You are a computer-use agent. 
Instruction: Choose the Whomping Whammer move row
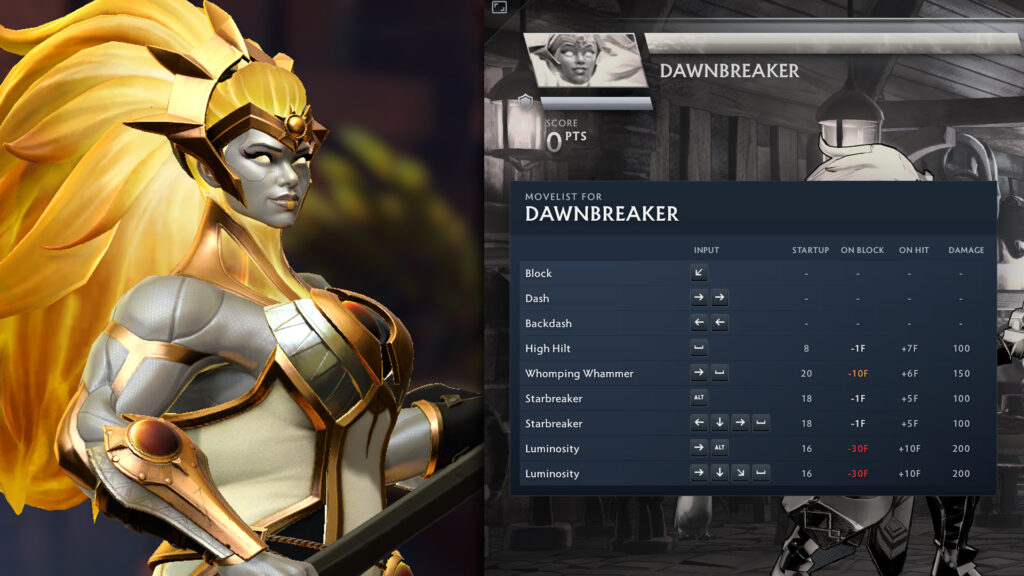tap(752, 373)
